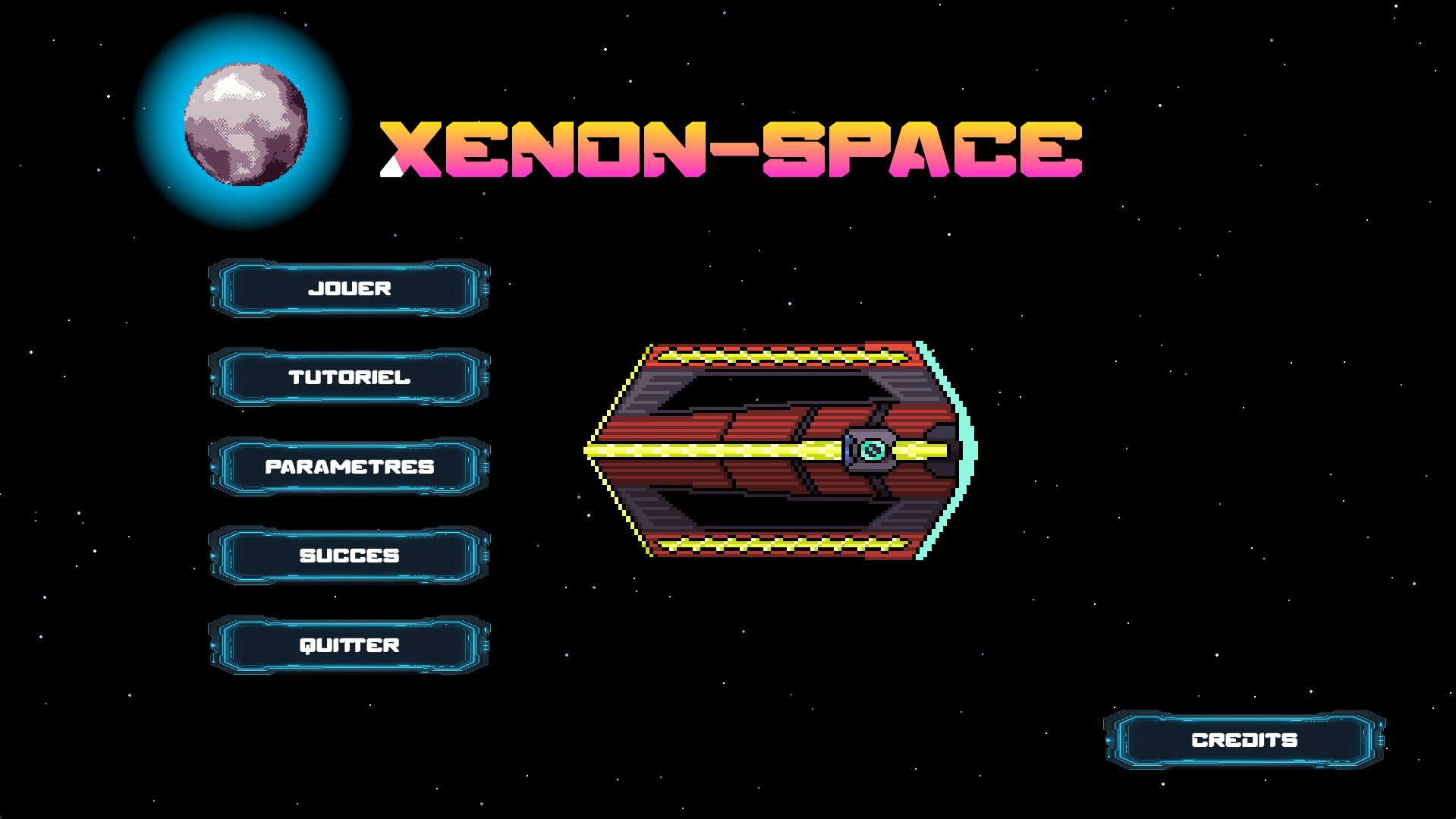Click the ship's central cockpit window

[871, 449]
